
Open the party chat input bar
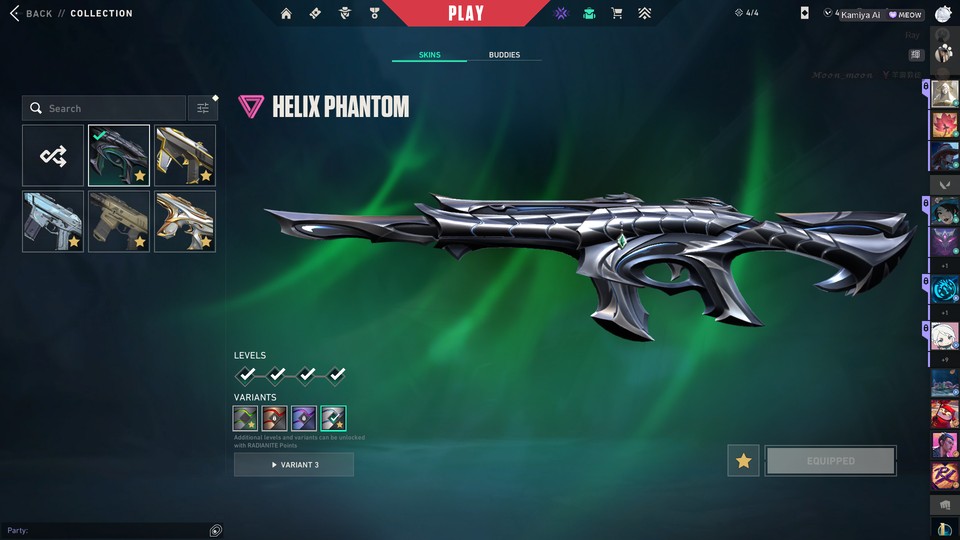click(112, 530)
